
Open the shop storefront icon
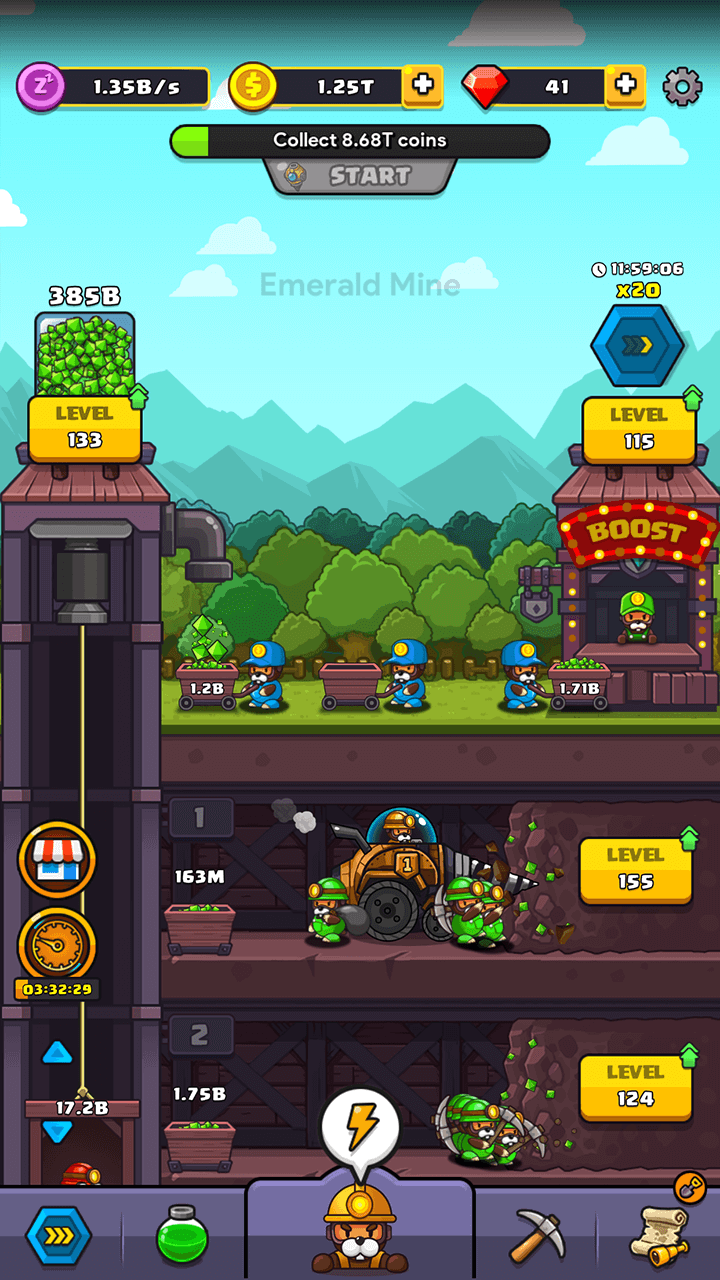click(x=57, y=859)
